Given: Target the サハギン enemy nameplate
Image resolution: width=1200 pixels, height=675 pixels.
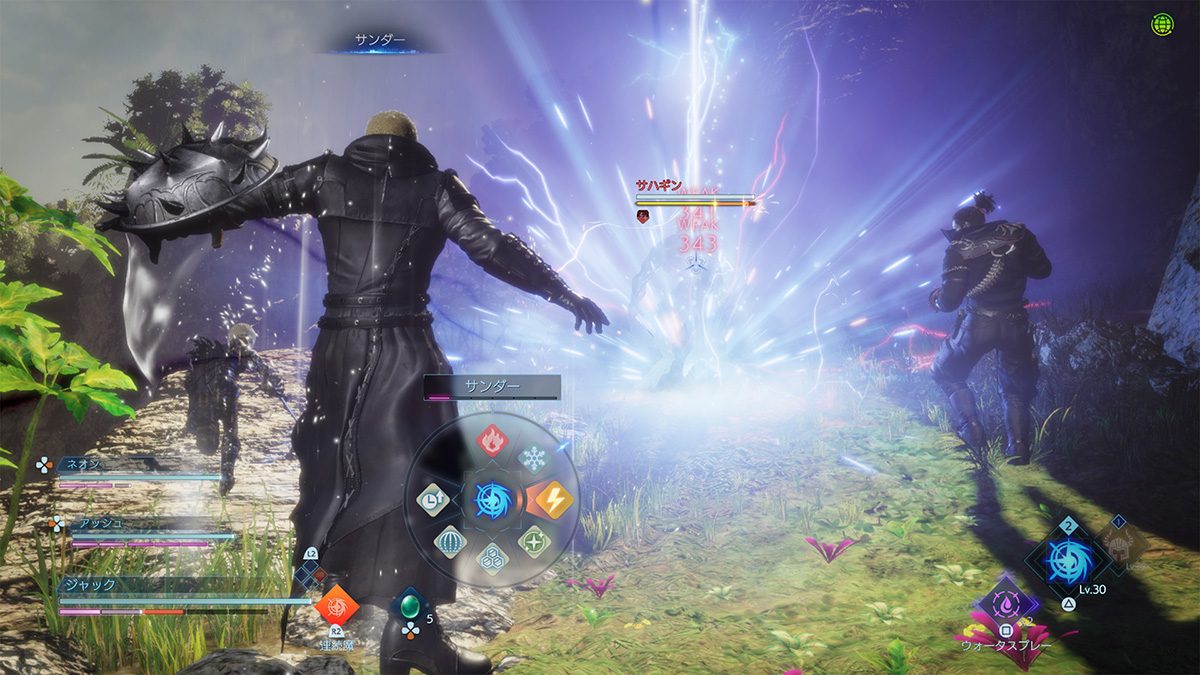Looking at the screenshot, I should tap(658, 185).
